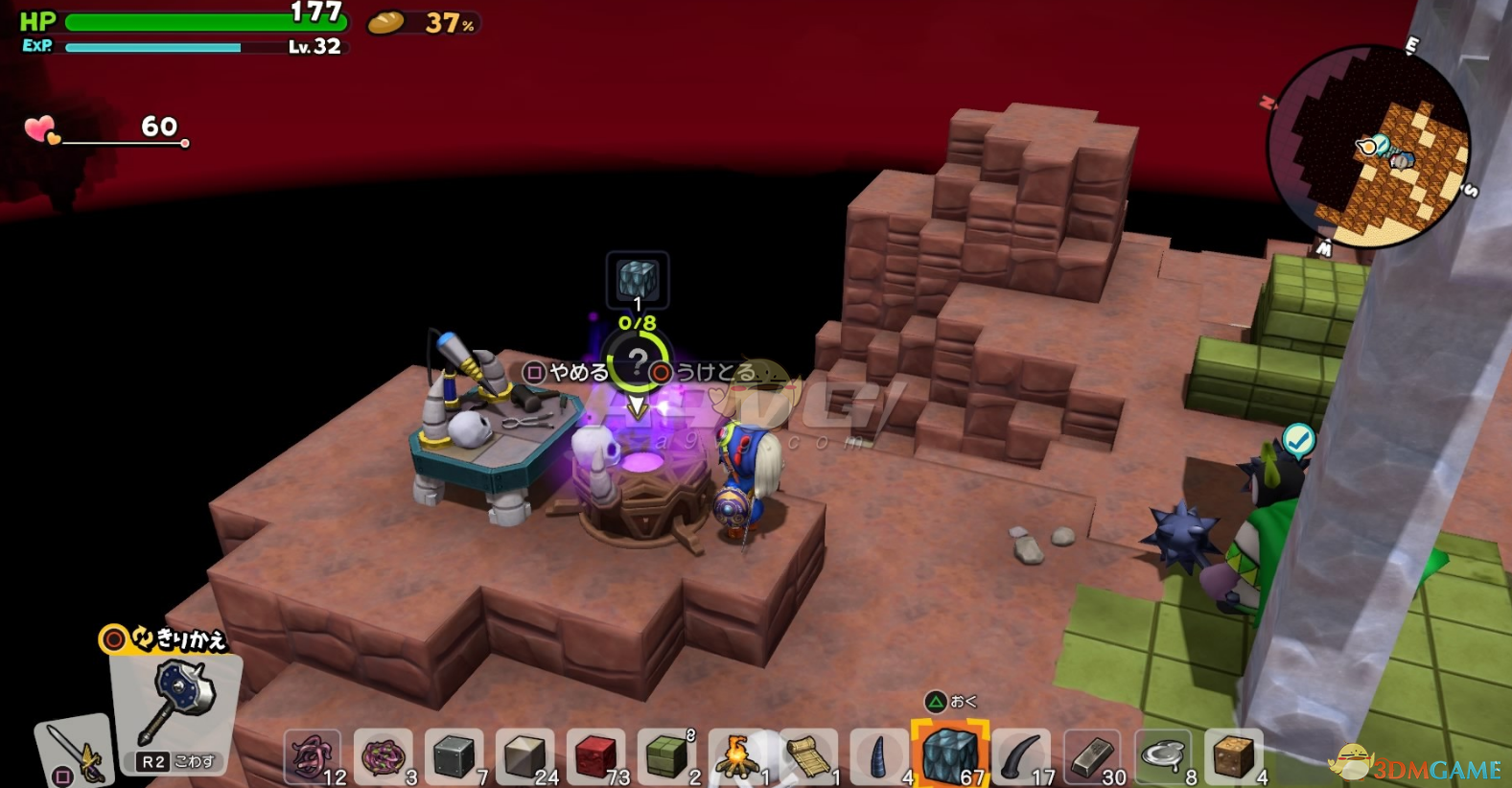
Task: Select the silver ingot stack of 30
Action: pos(1092,757)
